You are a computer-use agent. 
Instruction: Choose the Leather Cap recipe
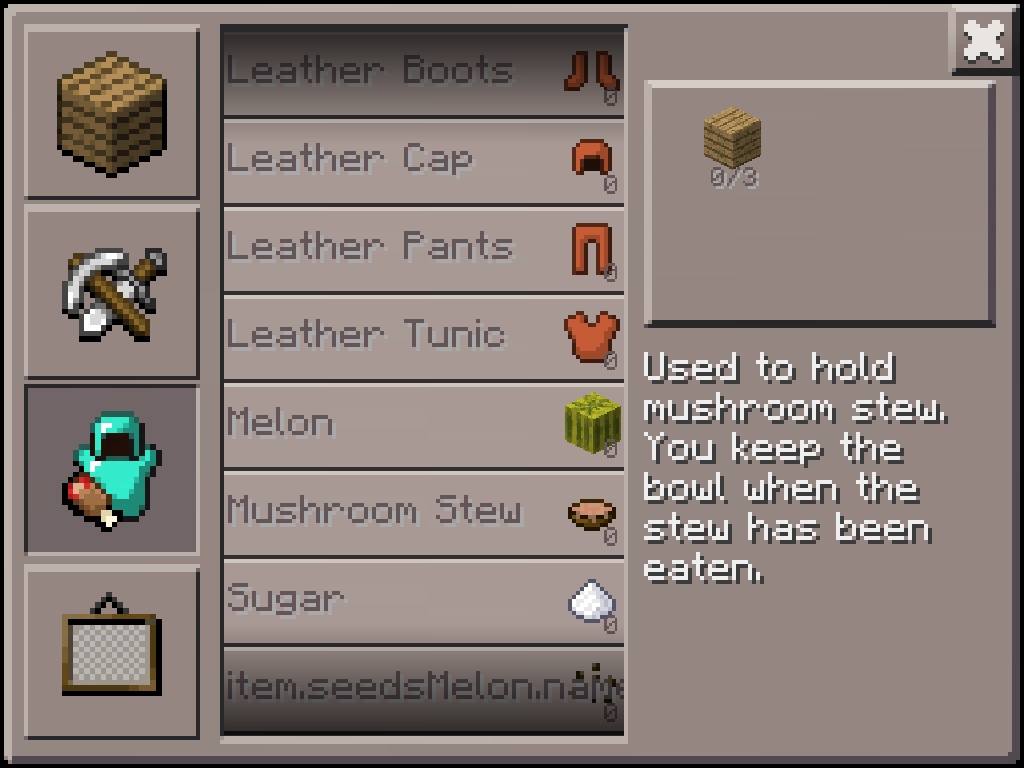click(423, 160)
